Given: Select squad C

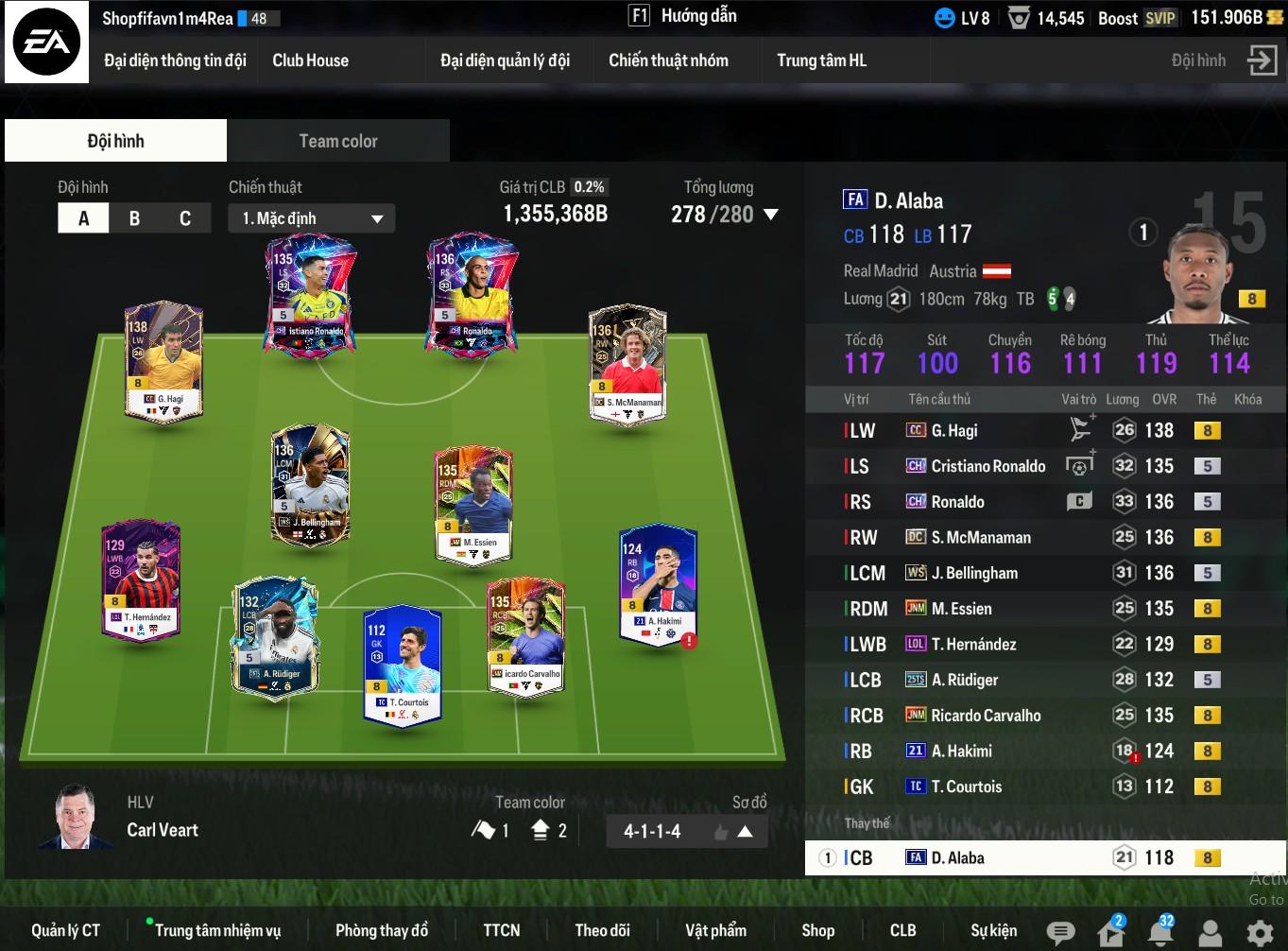Looking at the screenshot, I should click(185, 218).
